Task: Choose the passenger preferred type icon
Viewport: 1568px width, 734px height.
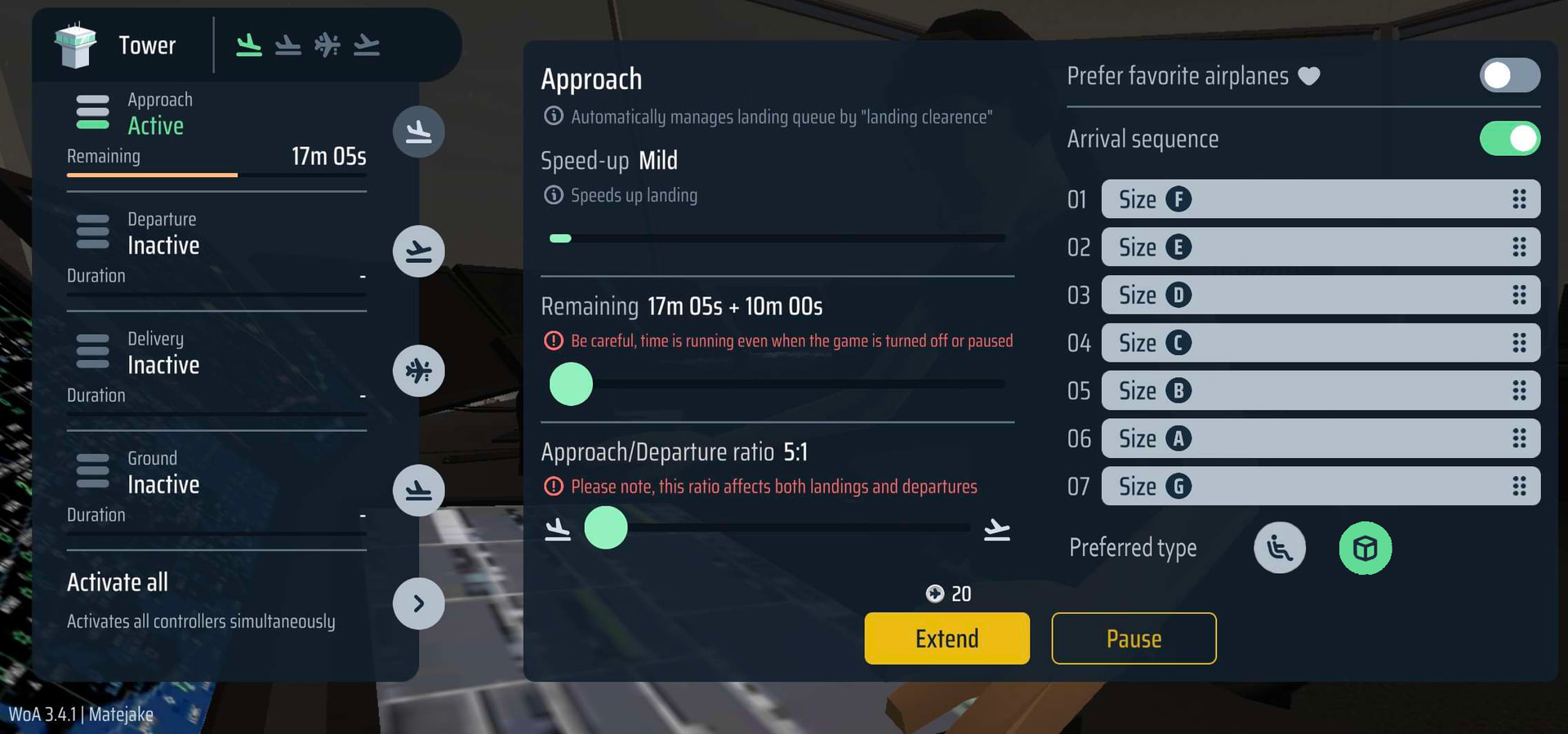Action: pos(1280,548)
